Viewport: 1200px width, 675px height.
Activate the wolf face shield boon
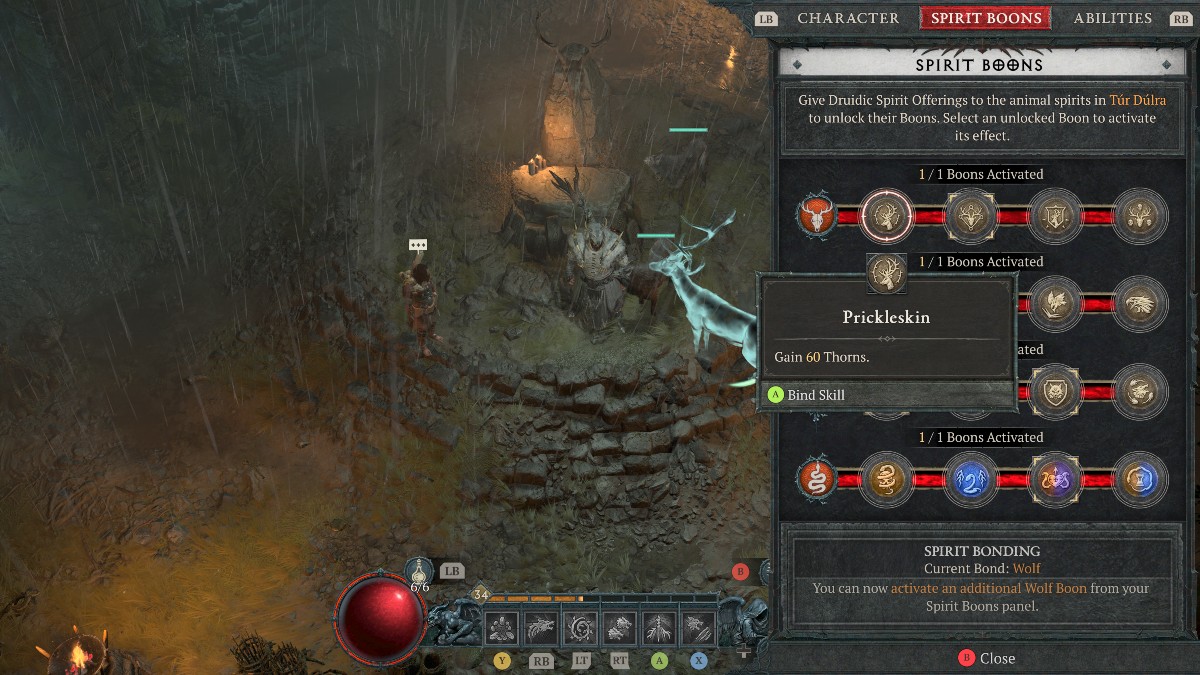point(1053,390)
